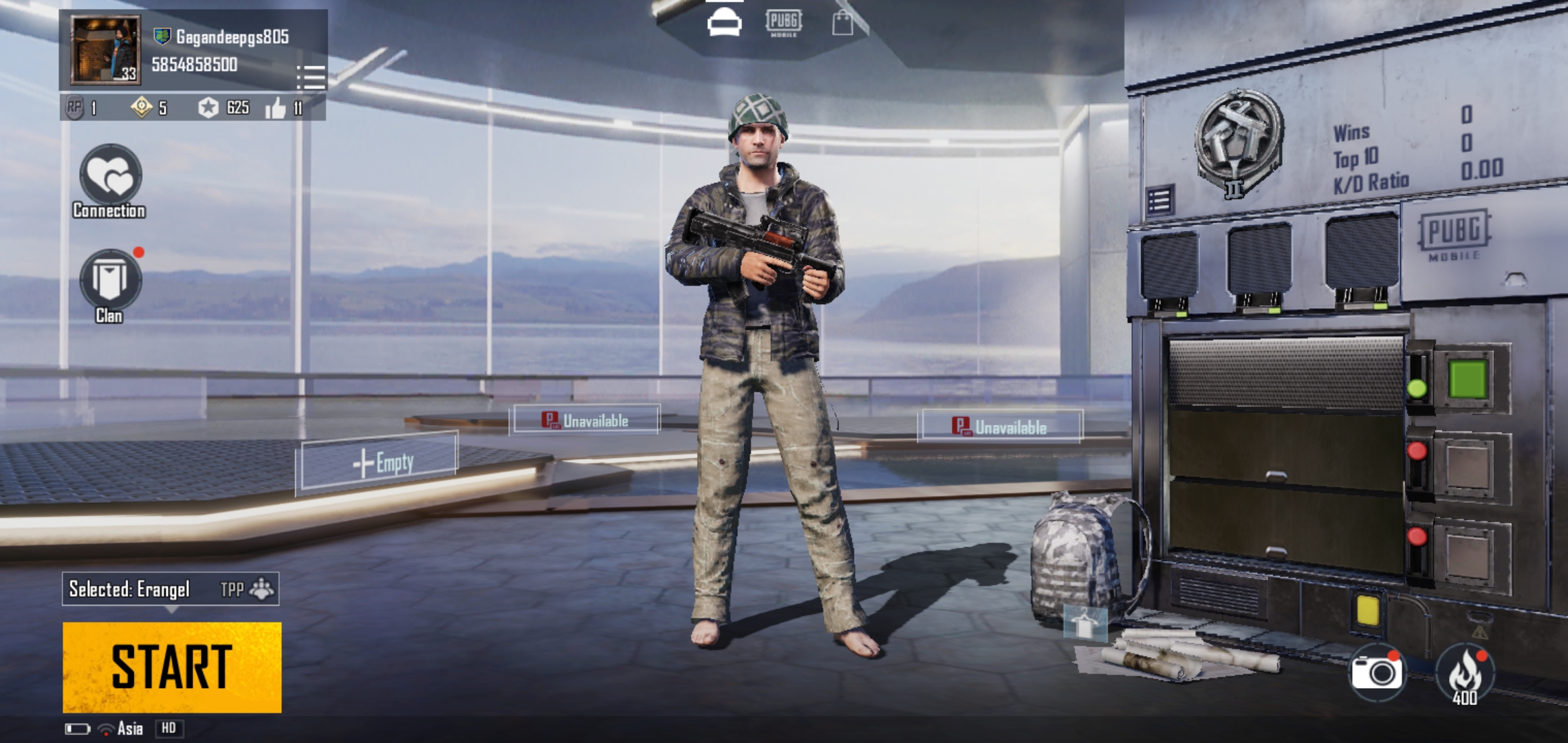View the Gagandeepgs805 profile avatar
The image size is (1568, 743).
click(x=105, y=50)
